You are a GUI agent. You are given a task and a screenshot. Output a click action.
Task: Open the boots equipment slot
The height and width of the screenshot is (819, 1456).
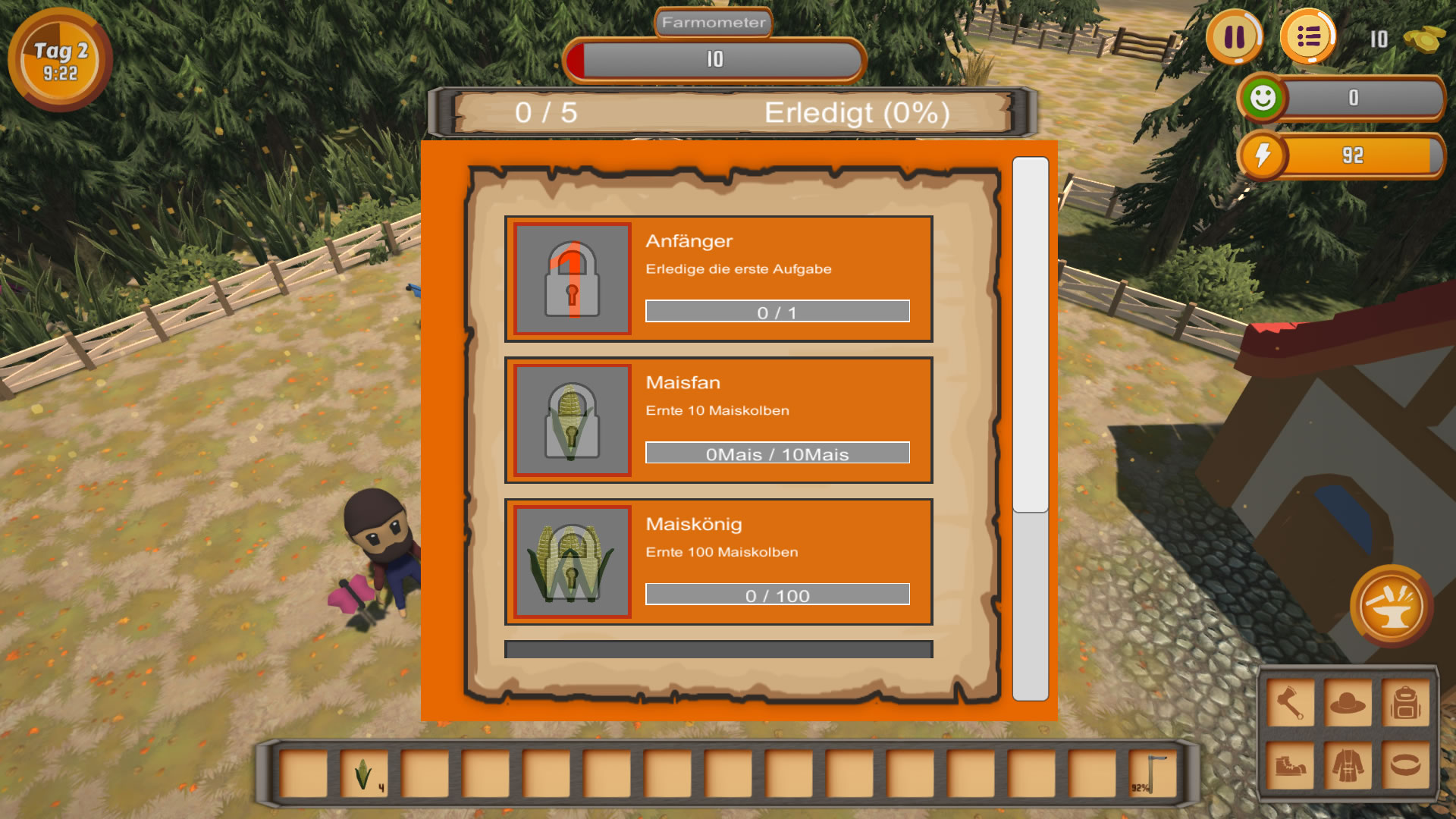tap(1290, 764)
